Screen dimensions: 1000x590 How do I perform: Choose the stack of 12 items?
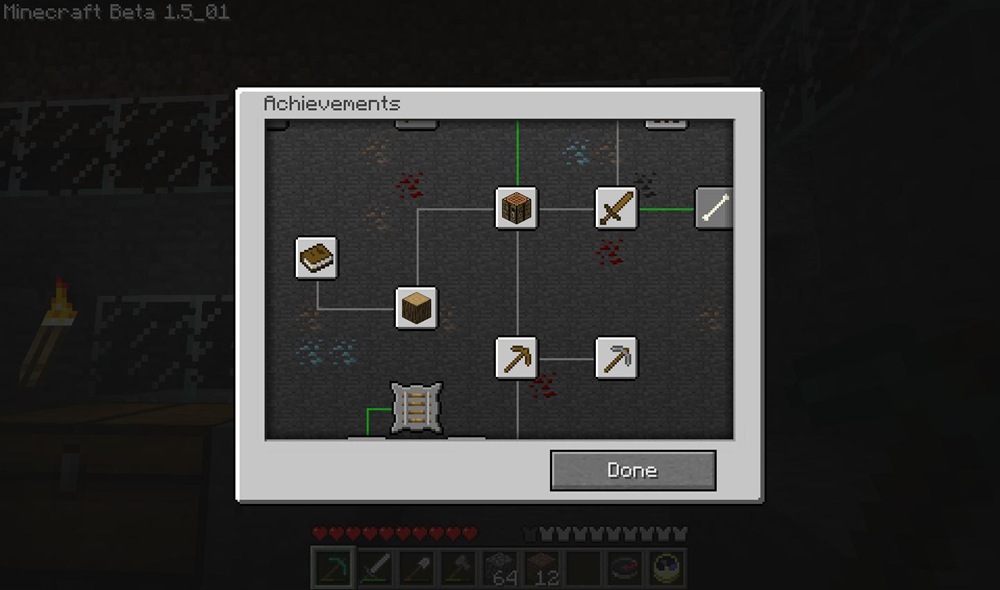tap(542, 568)
